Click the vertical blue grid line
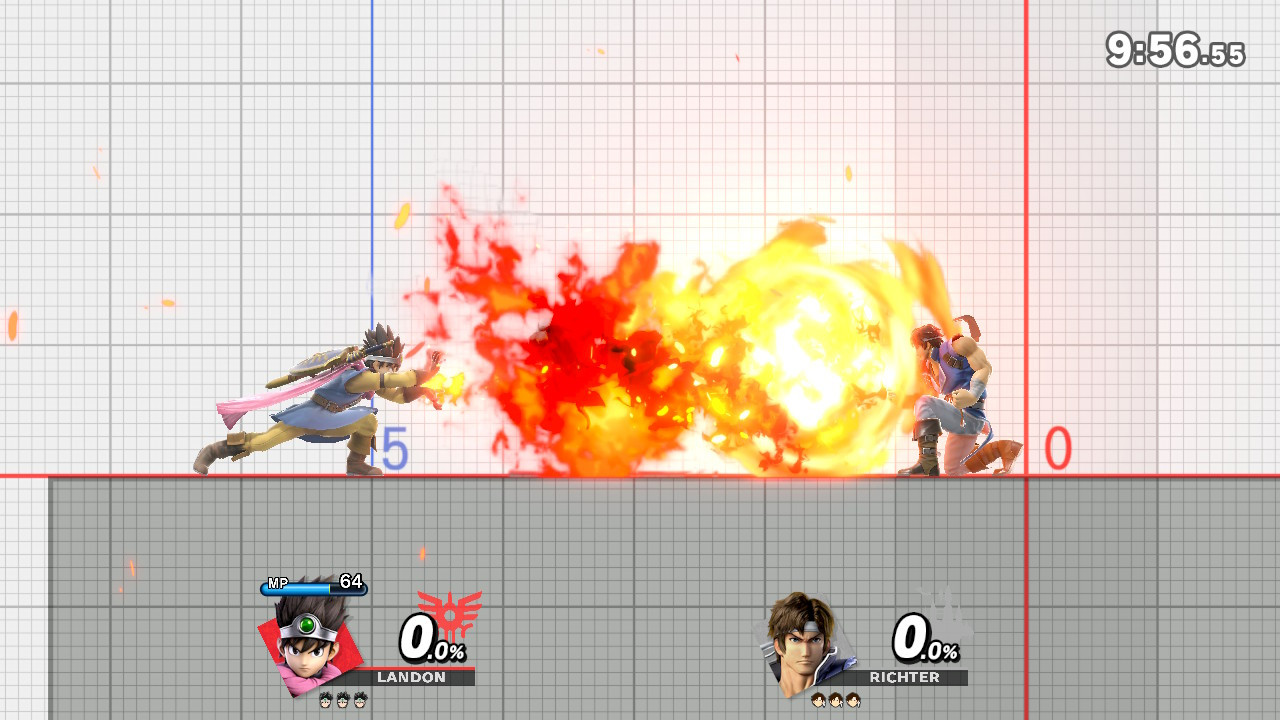 pos(373,150)
